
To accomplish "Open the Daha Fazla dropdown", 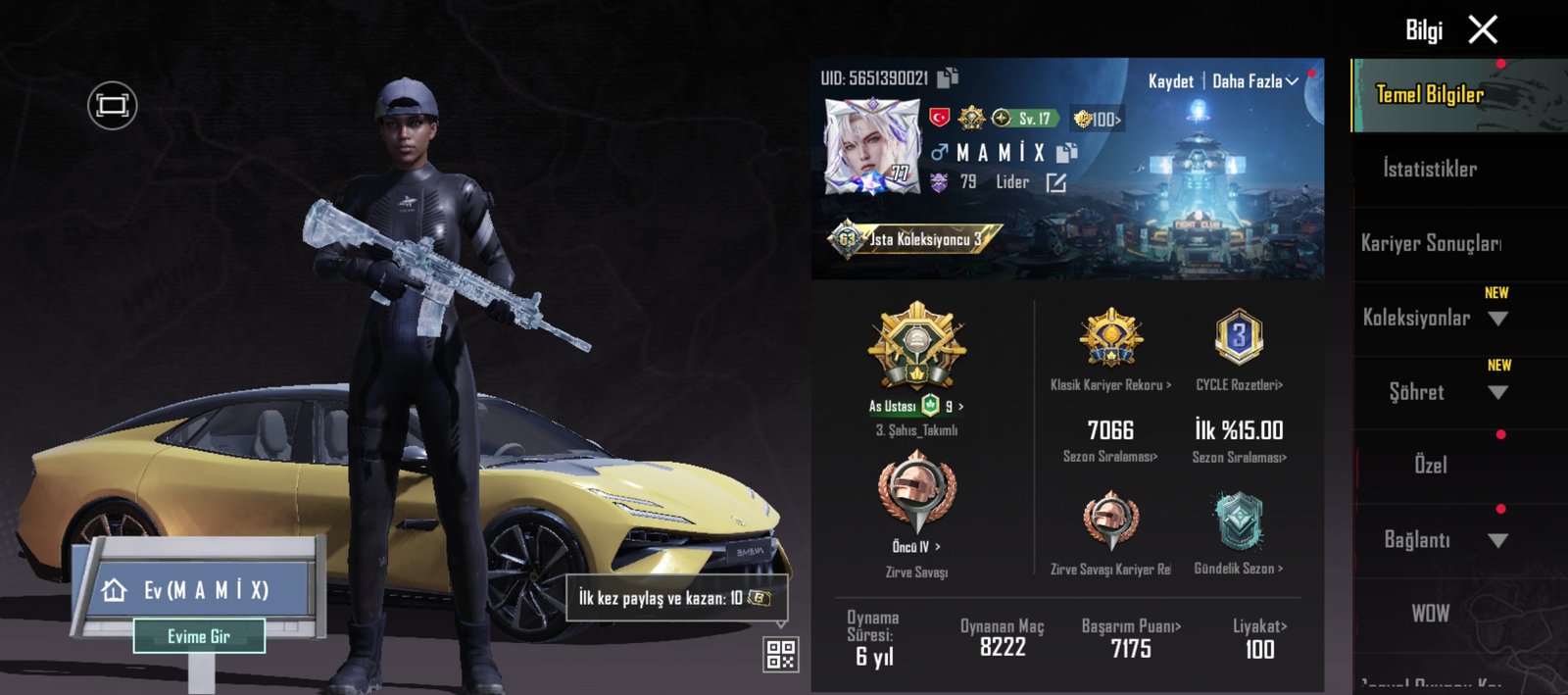I will coord(1255,81).
